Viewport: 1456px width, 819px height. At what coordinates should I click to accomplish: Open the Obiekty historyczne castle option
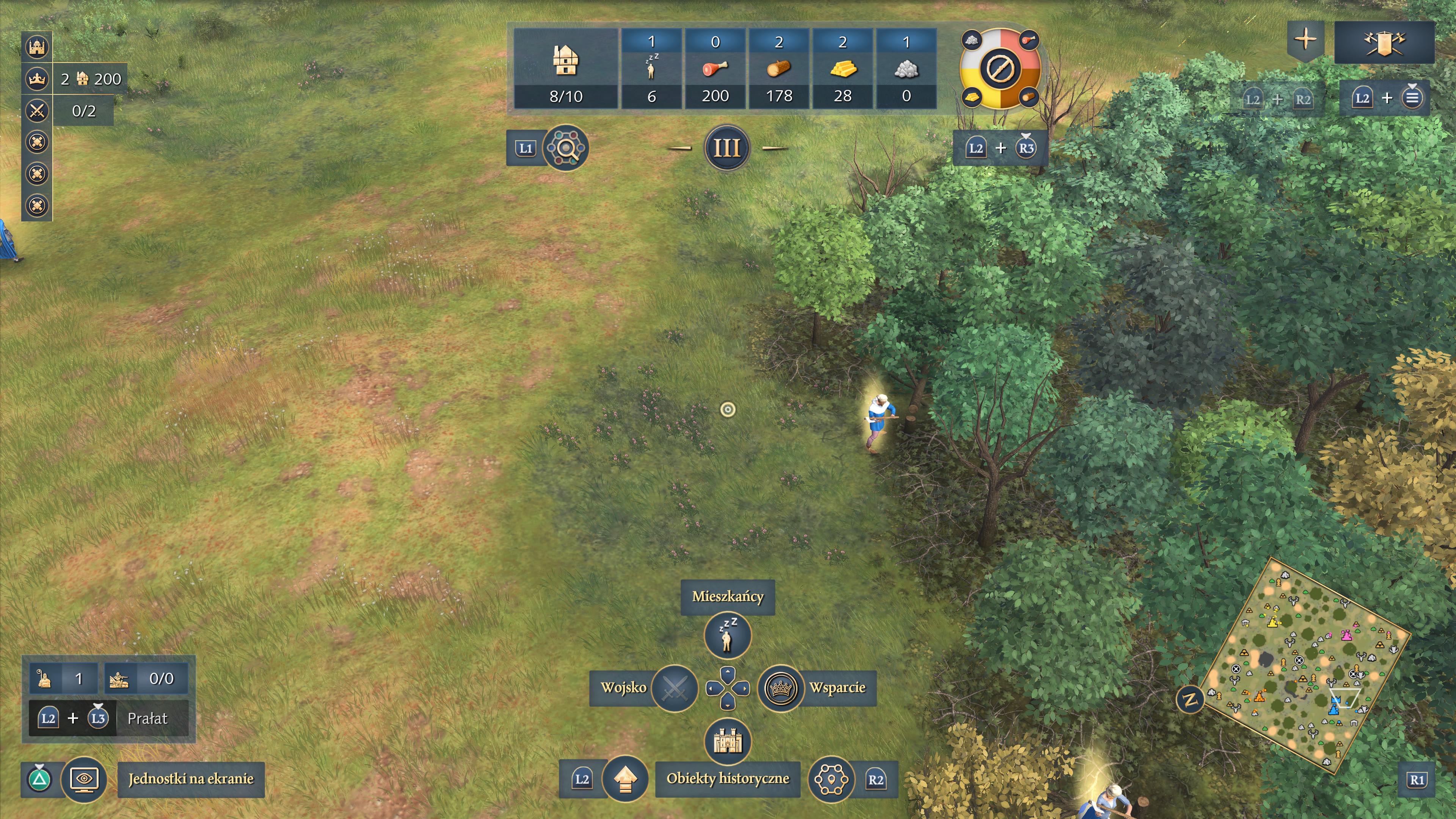[728, 741]
